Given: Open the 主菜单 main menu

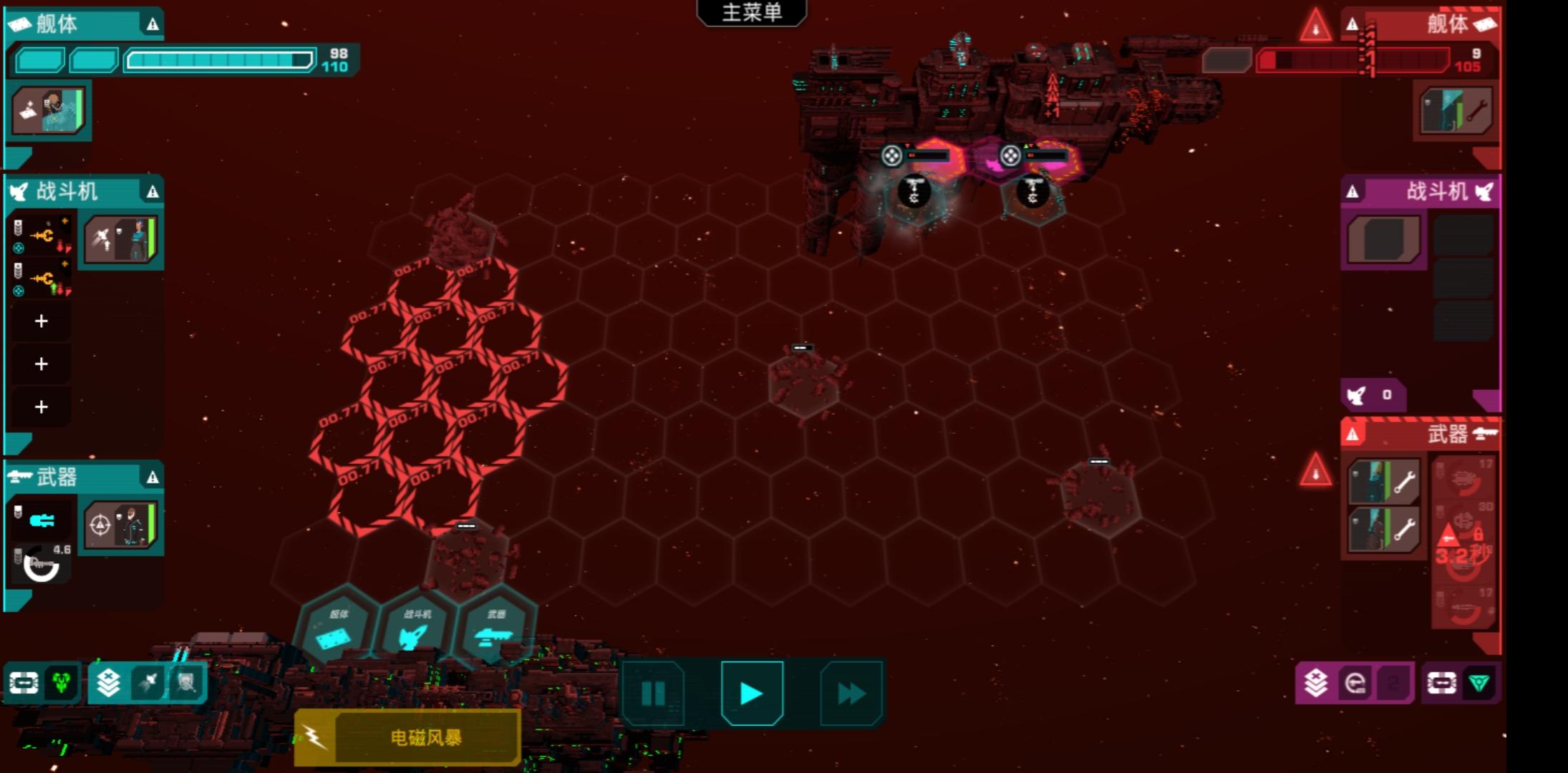Looking at the screenshot, I should [x=751, y=13].
